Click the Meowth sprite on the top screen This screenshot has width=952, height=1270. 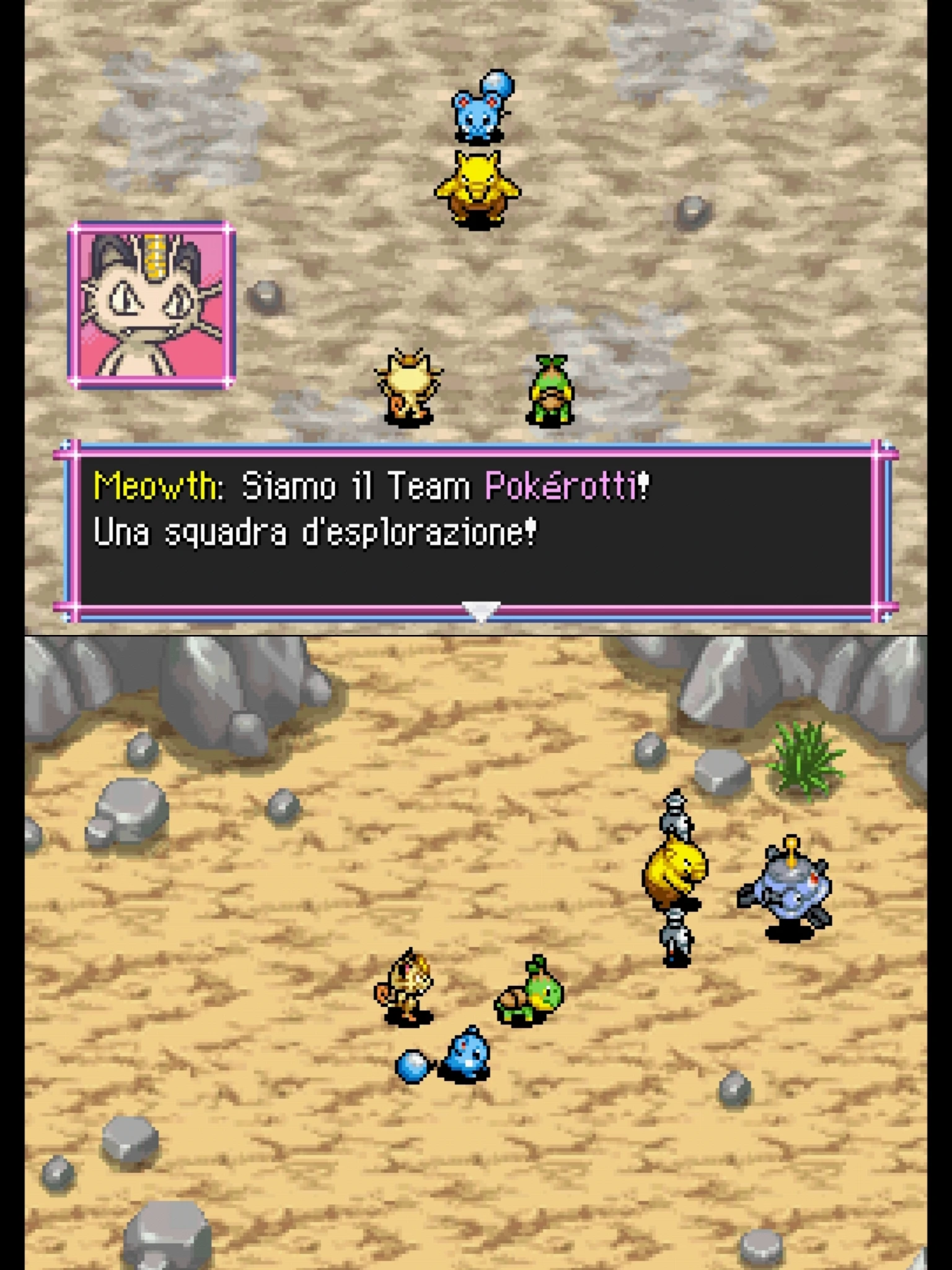click(x=409, y=384)
